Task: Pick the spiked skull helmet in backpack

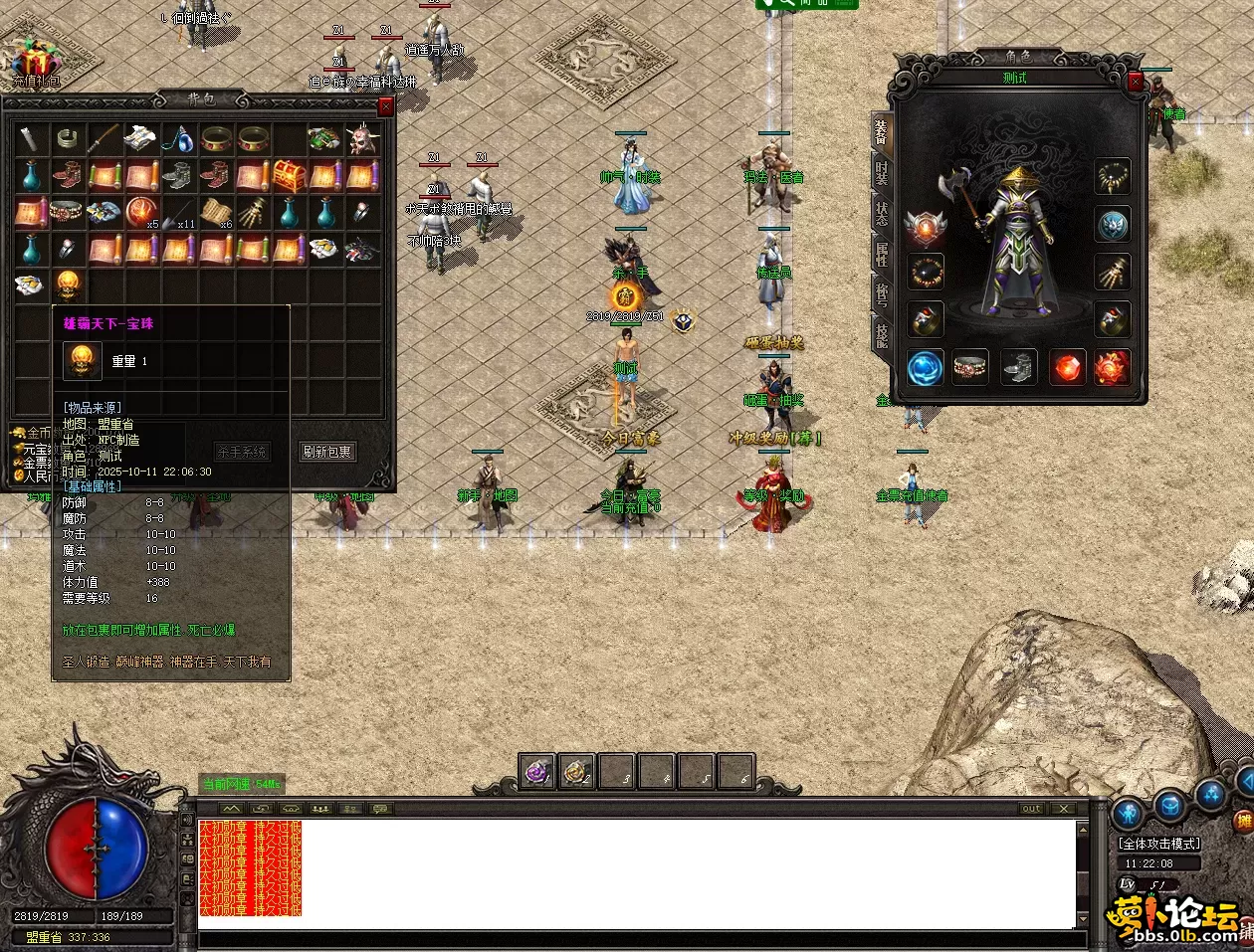Action: tap(362, 139)
